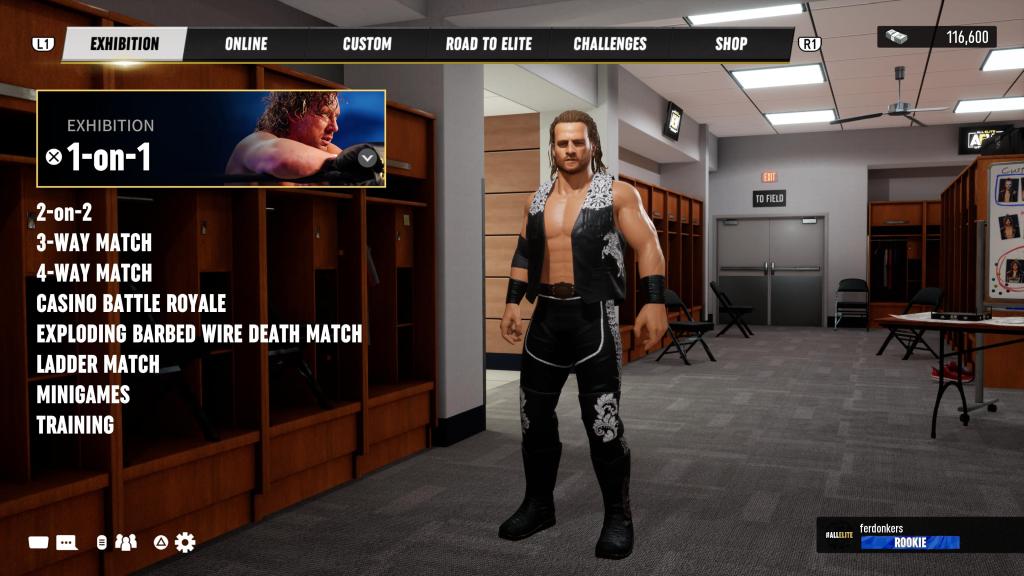The image size is (1024, 576).
Task: Enter Training mode
Action: tap(75, 425)
